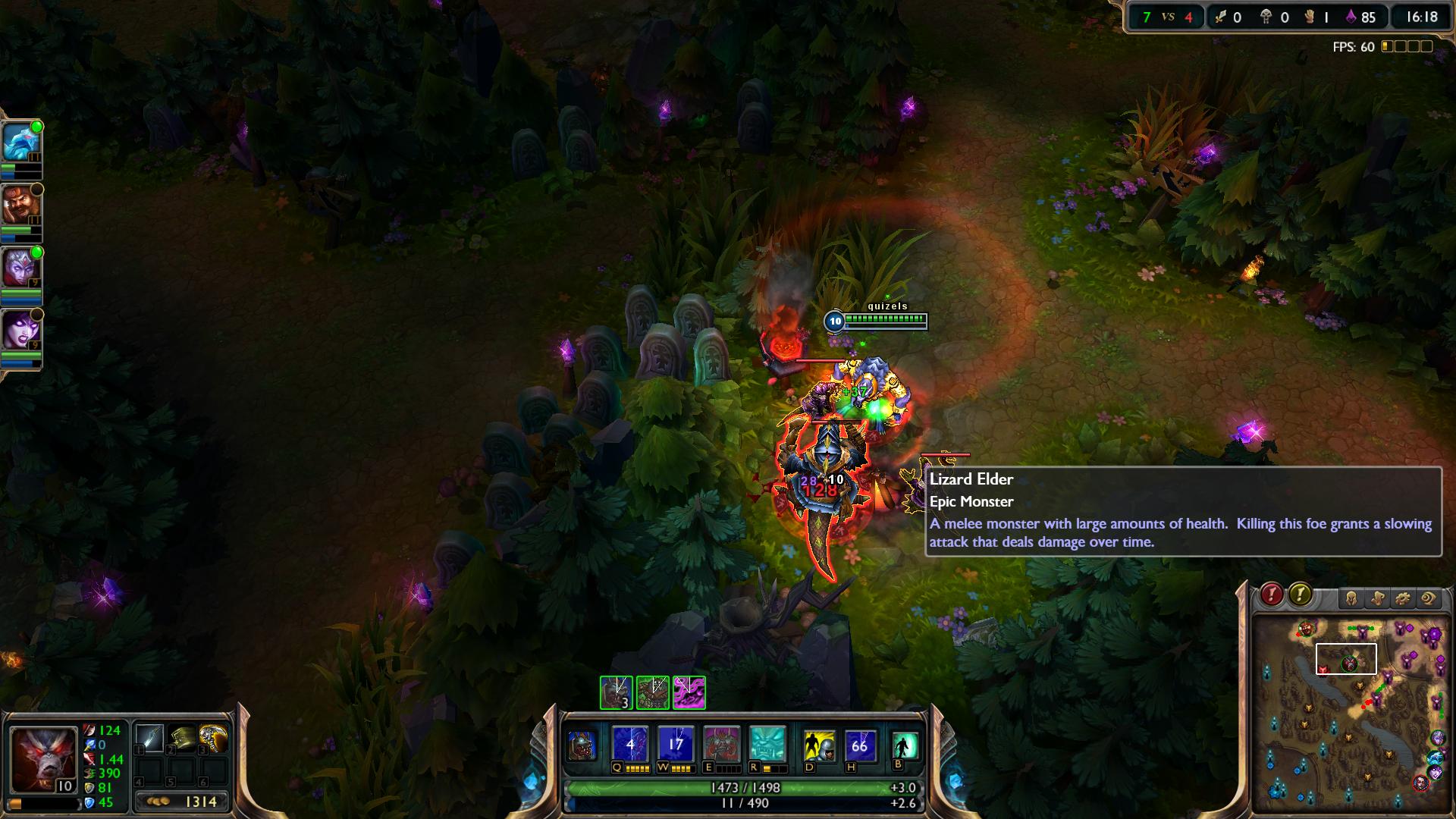Image resolution: width=1456 pixels, height=819 pixels.
Task: Activate the W ability showing 17
Action: pos(676,745)
